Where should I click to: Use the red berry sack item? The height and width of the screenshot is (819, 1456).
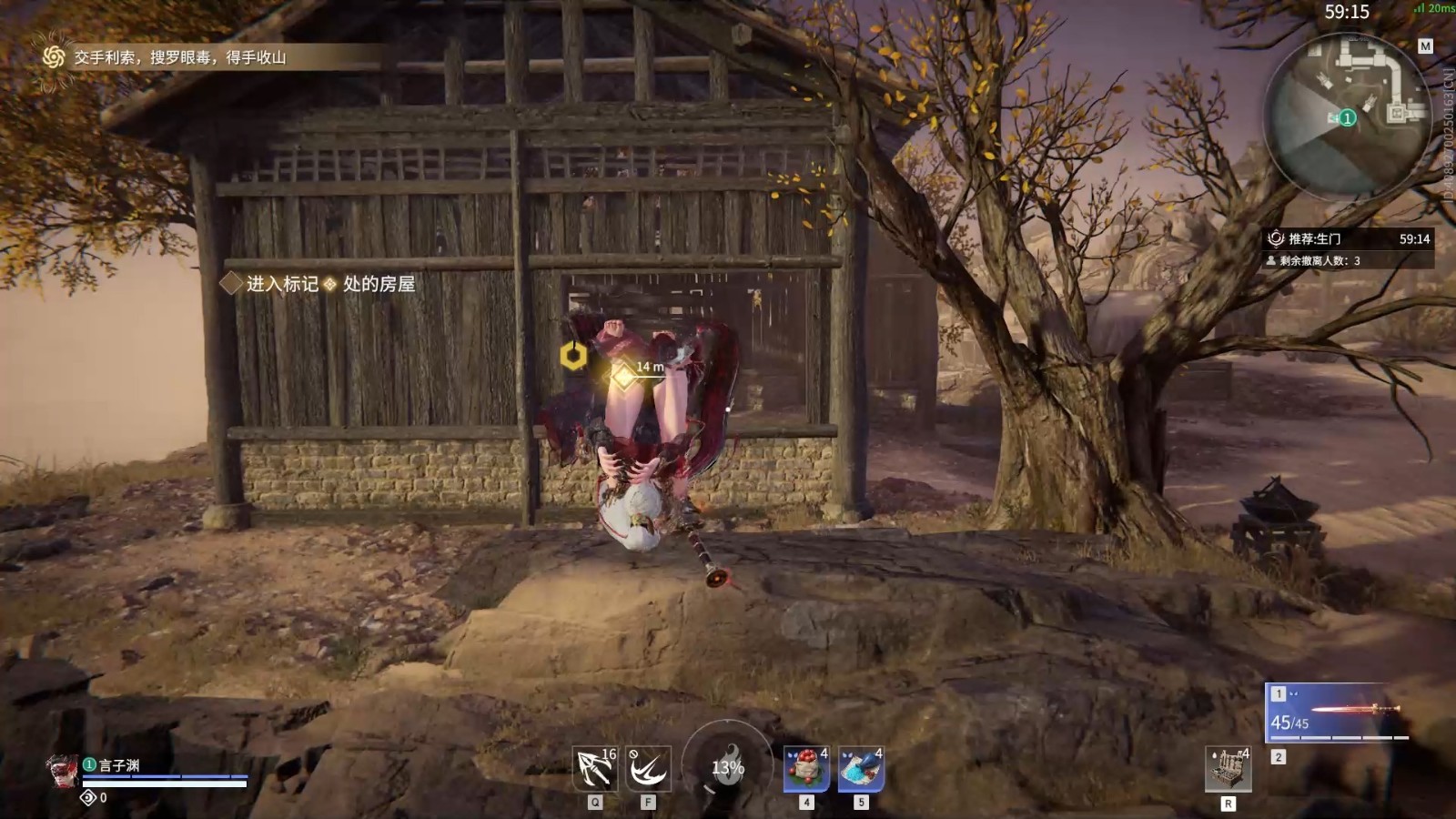tap(806, 769)
